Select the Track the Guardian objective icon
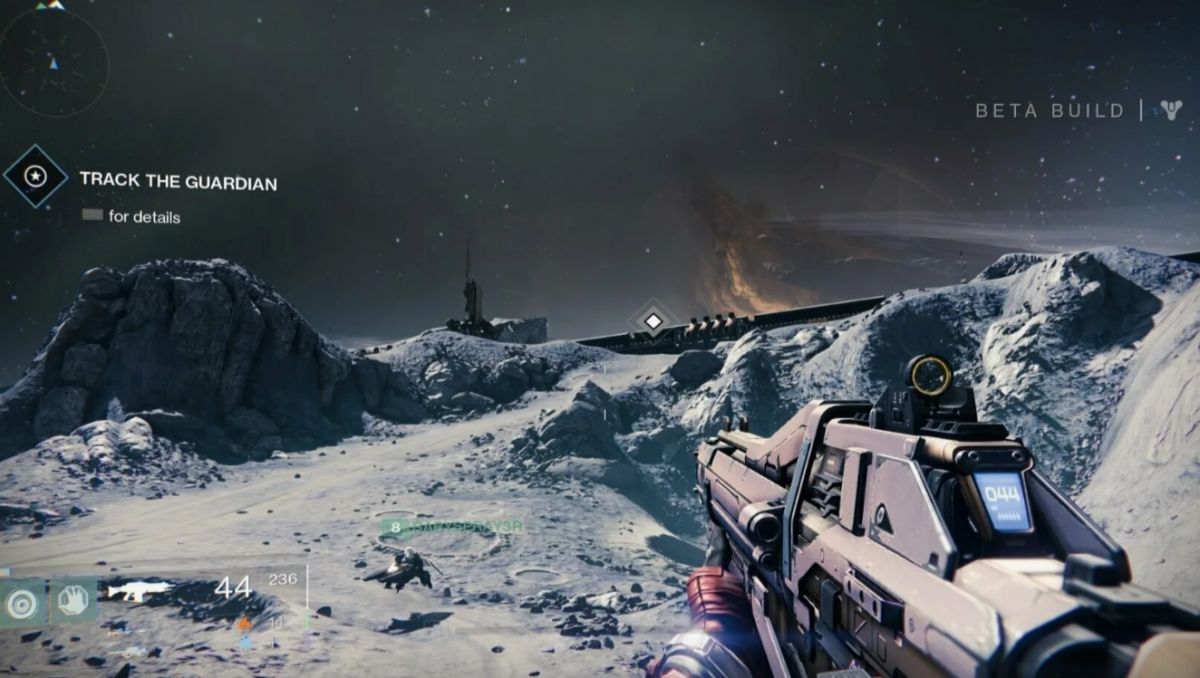 pos(36,177)
